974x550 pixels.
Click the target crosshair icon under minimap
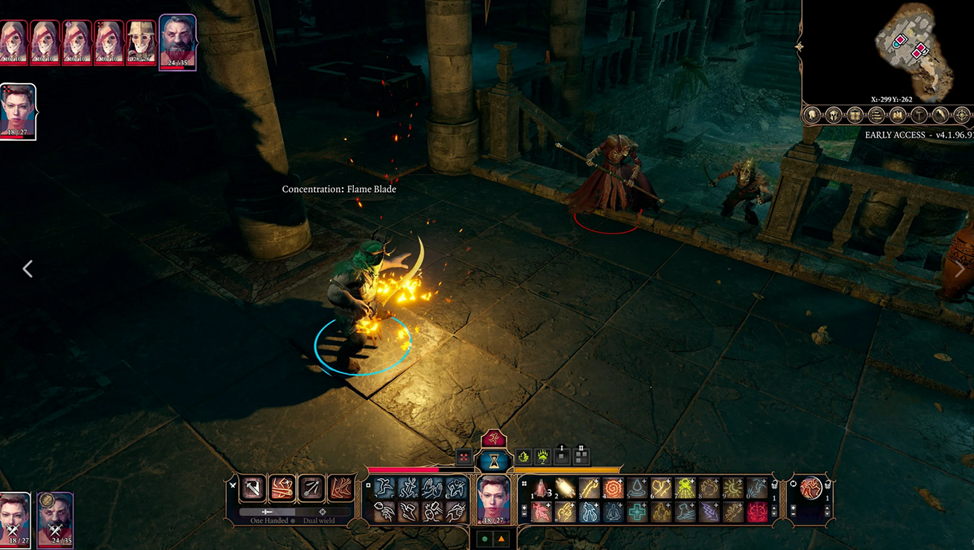coord(962,115)
